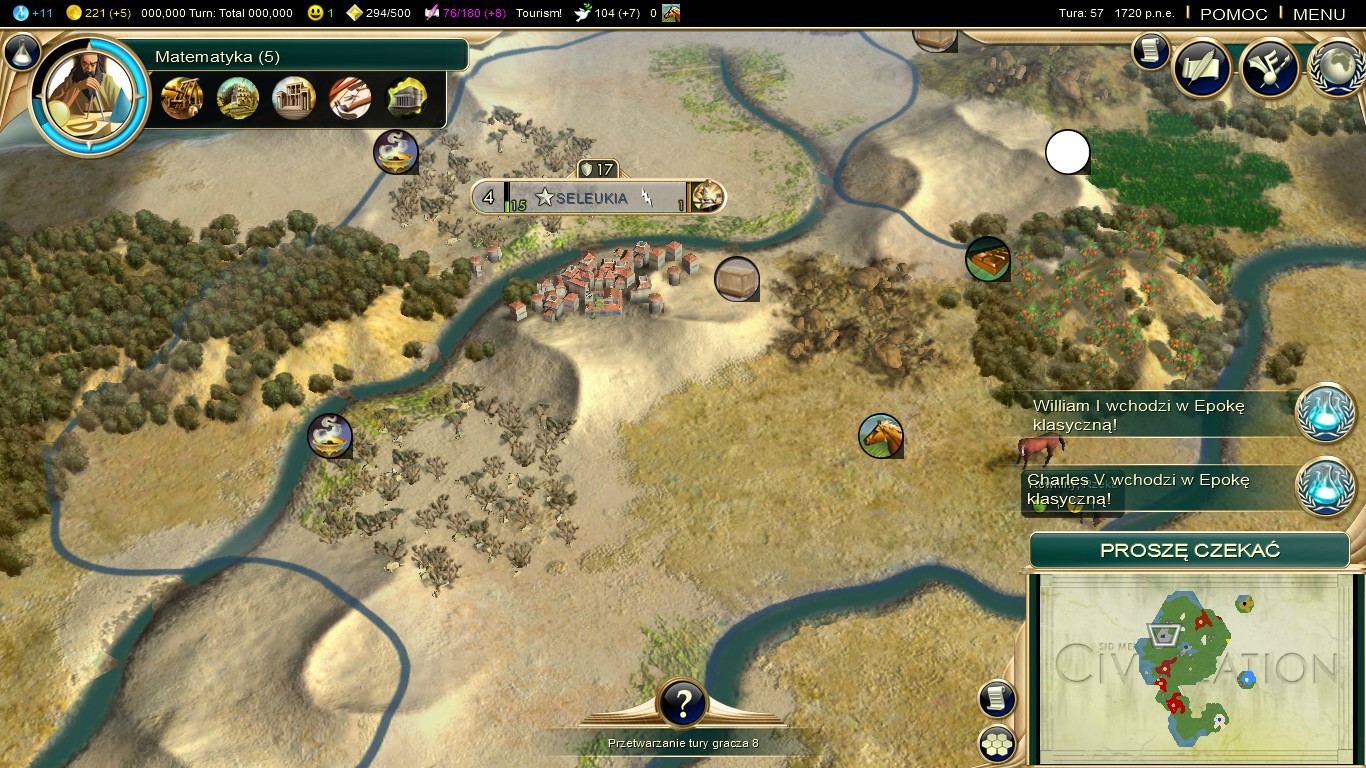
Task: Select the hanging gardens wonder icon
Action: pos(238,98)
